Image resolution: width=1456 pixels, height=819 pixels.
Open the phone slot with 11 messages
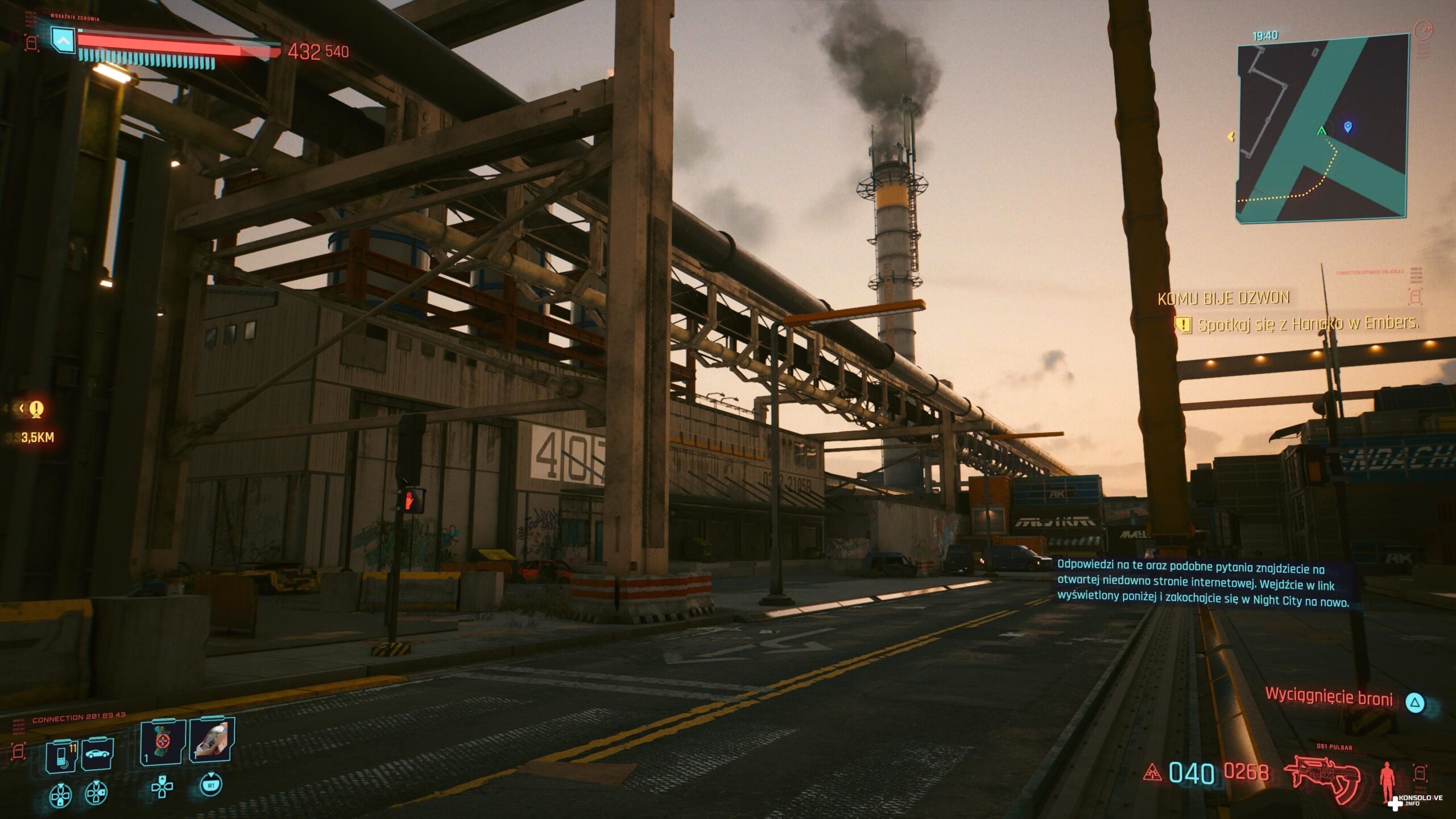coord(63,756)
